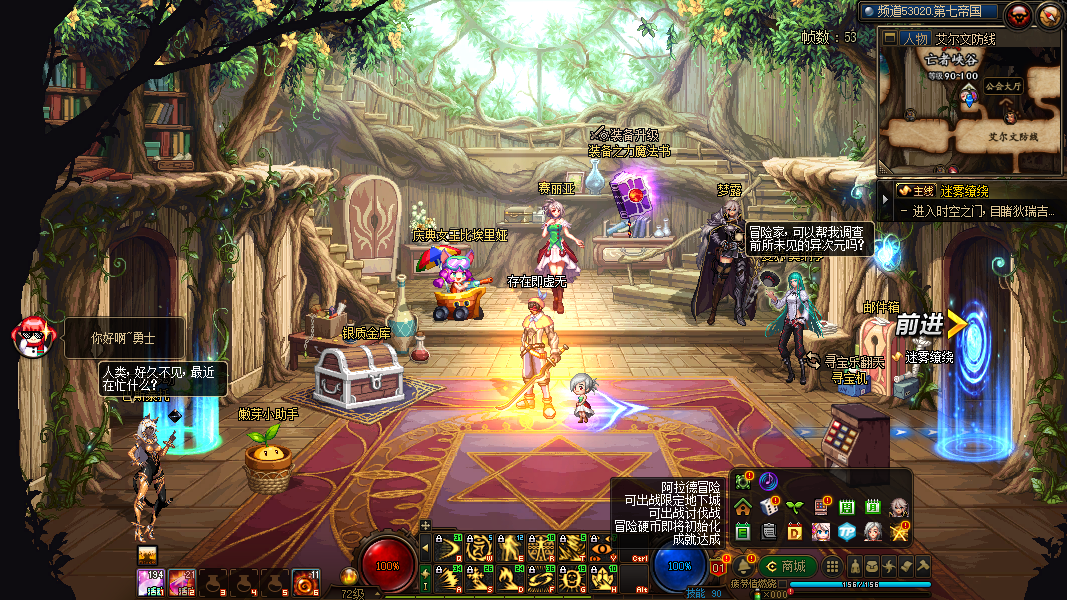Open the nine-dot grid menu button
The image size is (1067, 600).
[x=832, y=566]
